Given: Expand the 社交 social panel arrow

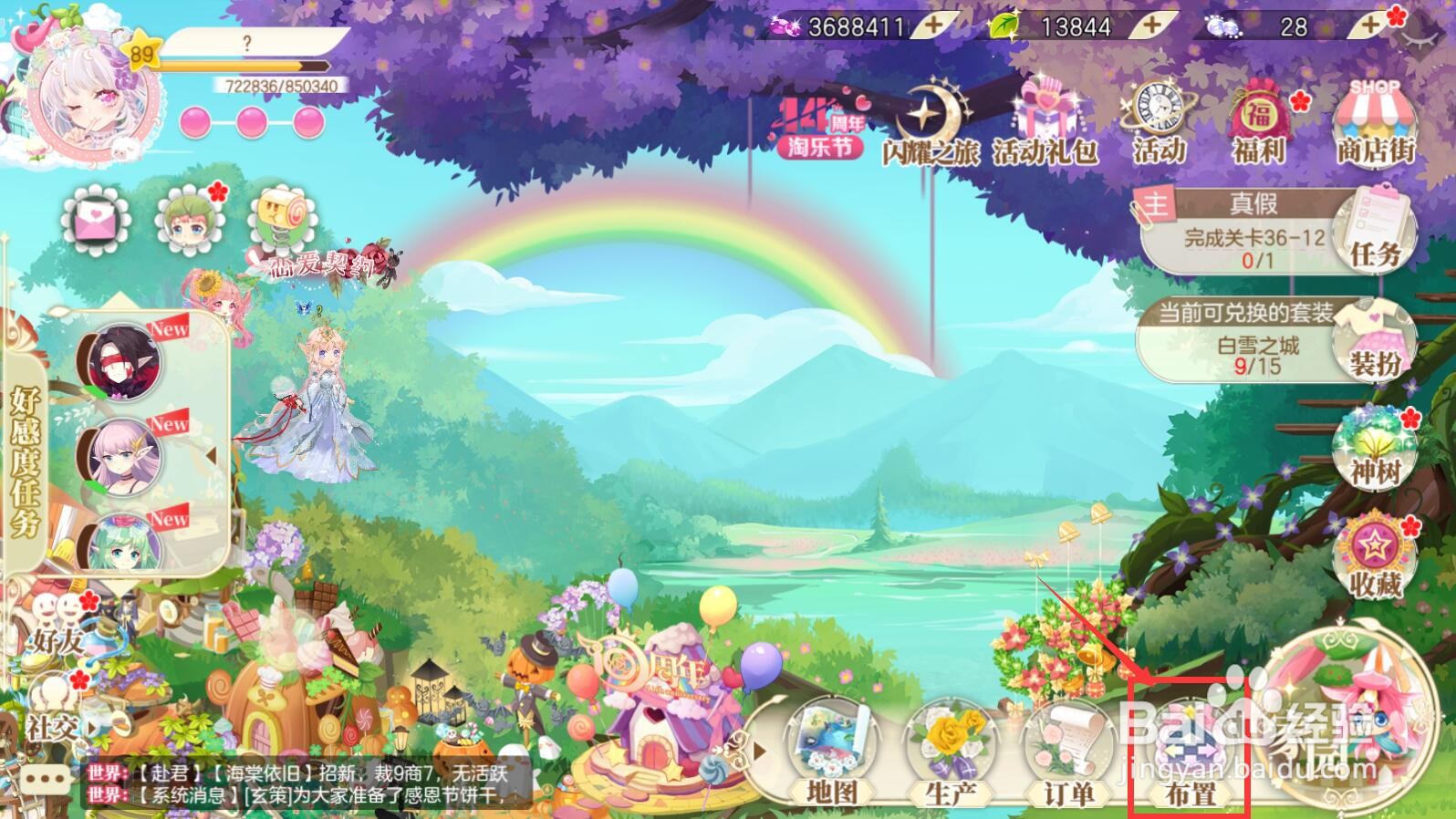Looking at the screenshot, I should pyautogui.click(x=91, y=727).
